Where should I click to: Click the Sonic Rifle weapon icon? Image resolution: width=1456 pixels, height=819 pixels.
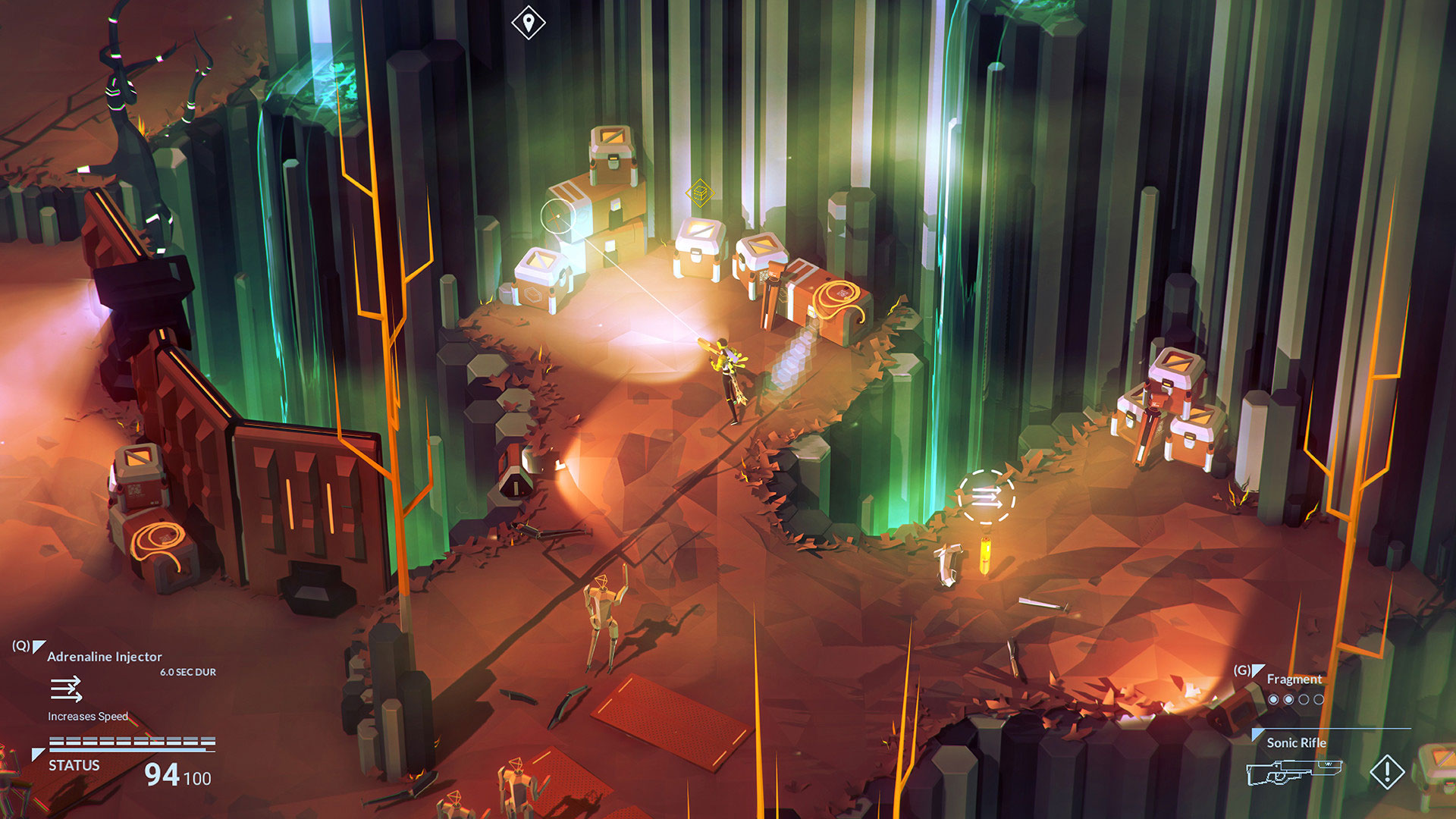1294,772
